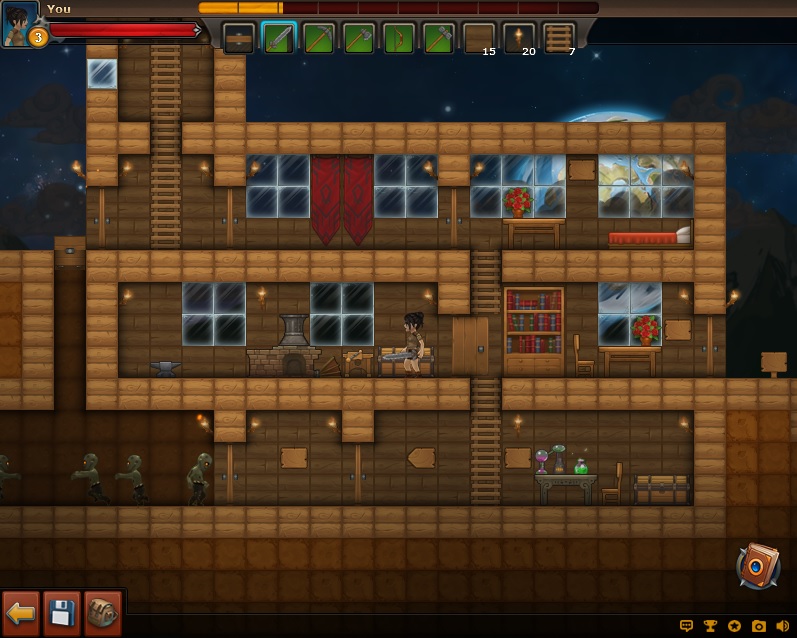
Task: Select the wood block stack of 15
Action: coord(479,38)
